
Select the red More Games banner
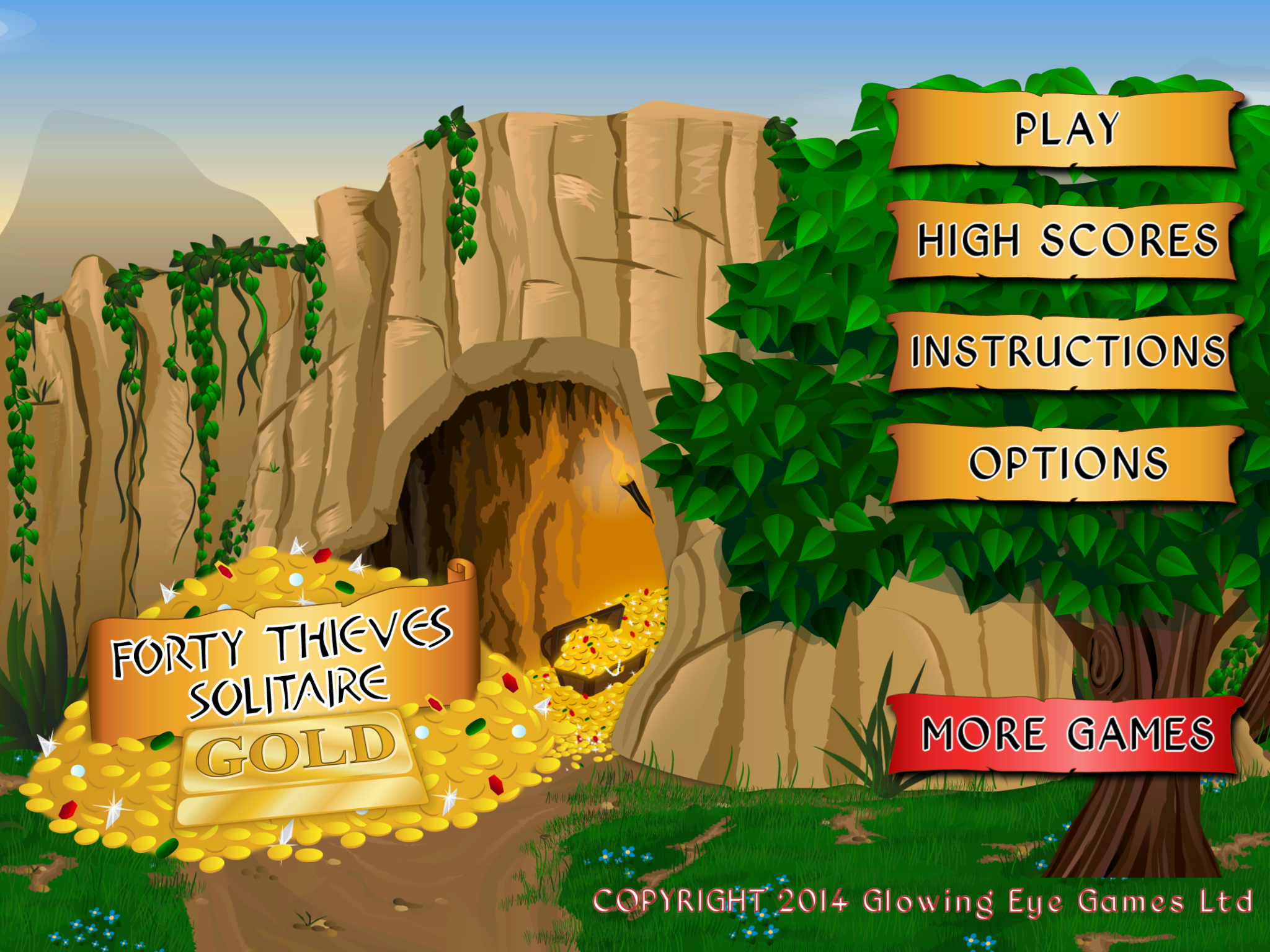(1065, 734)
